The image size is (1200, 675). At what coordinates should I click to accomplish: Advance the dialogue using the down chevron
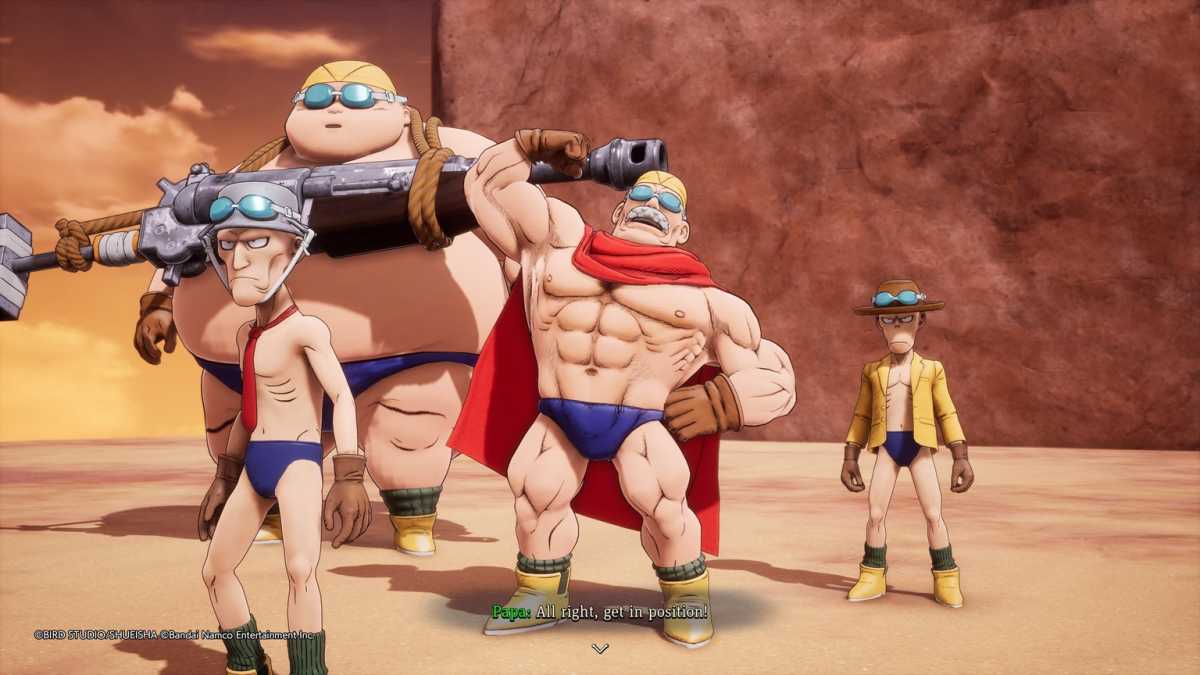click(x=600, y=648)
